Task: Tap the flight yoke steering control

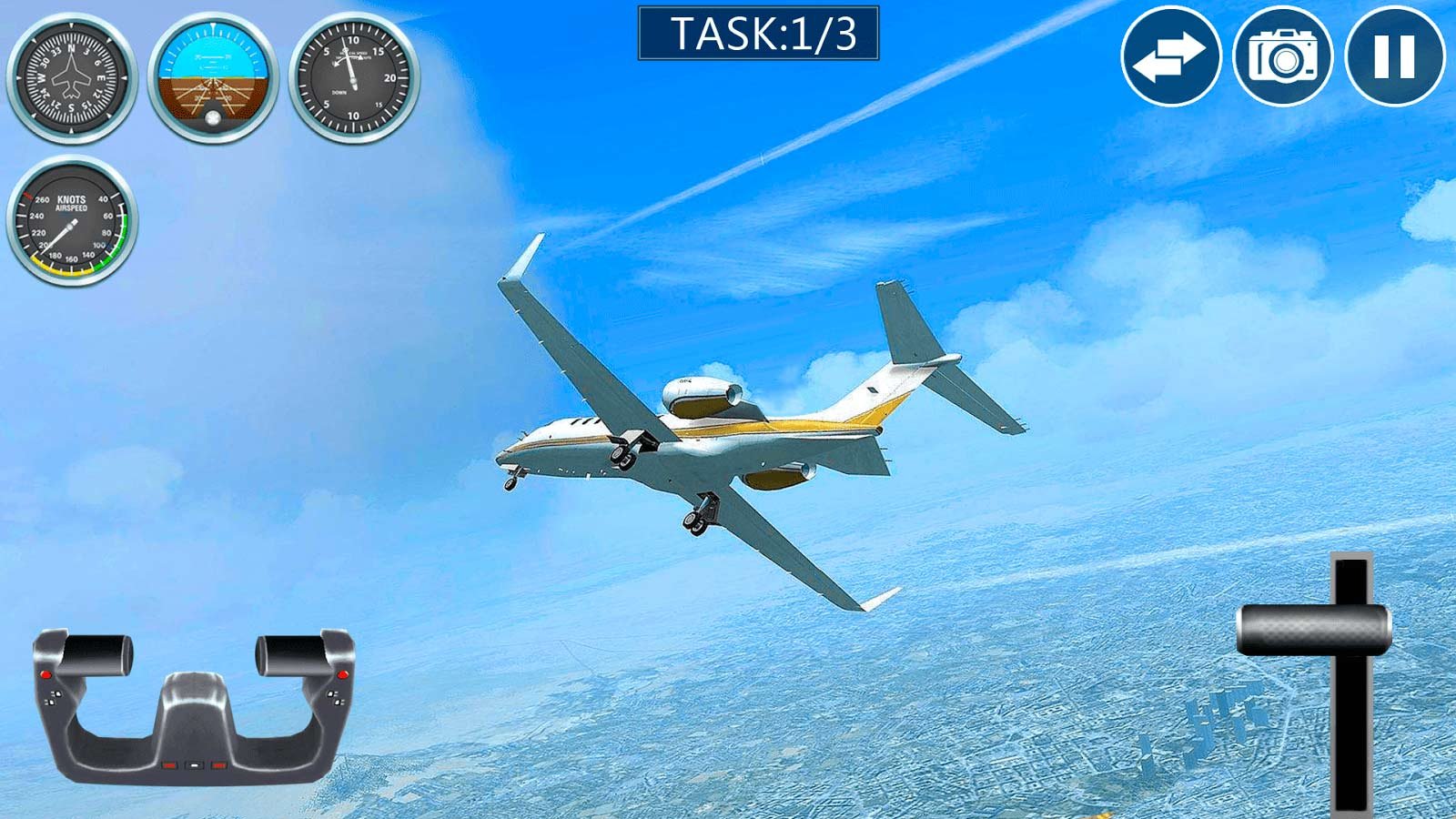Action: click(193, 705)
